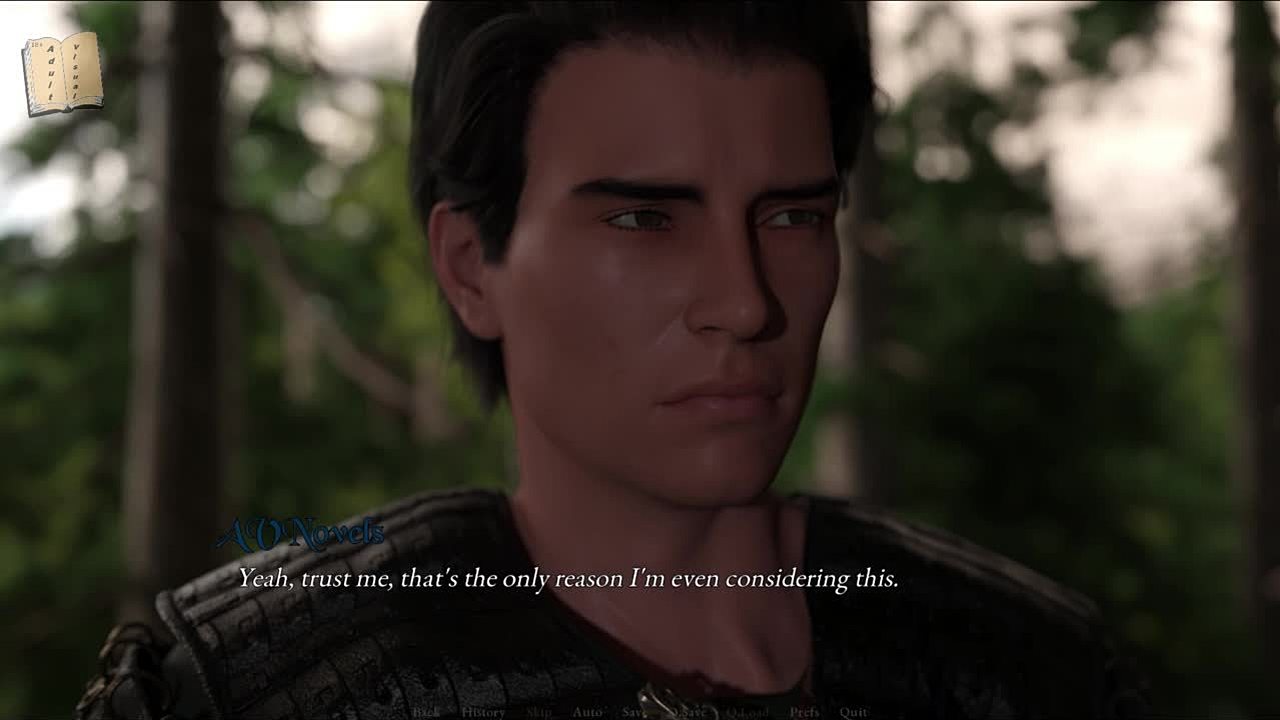The image size is (1280, 720).
Task: Activate Skip in the quick menu
Action: (538, 712)
